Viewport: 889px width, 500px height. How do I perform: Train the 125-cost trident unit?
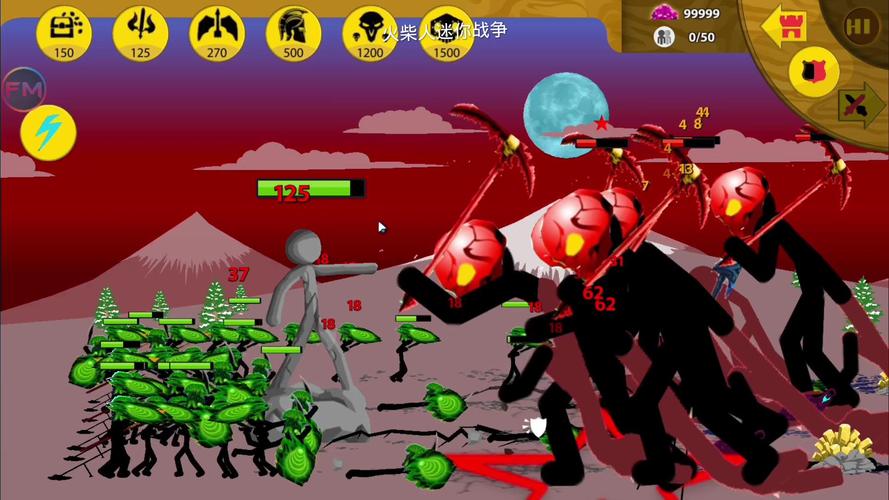[x=140, y=31]
